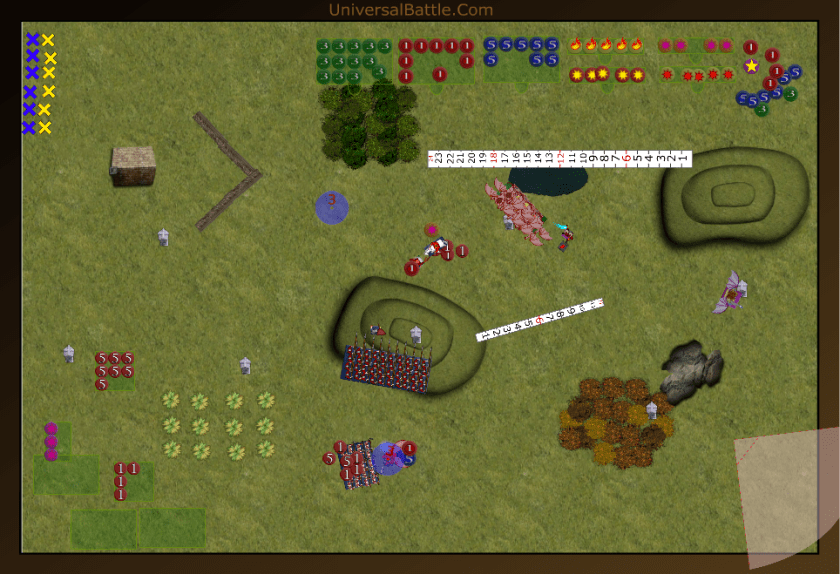Screen dimensions: 840x574
Task: Select the purple winged unit near the rocks
Action: click(731, 292)
